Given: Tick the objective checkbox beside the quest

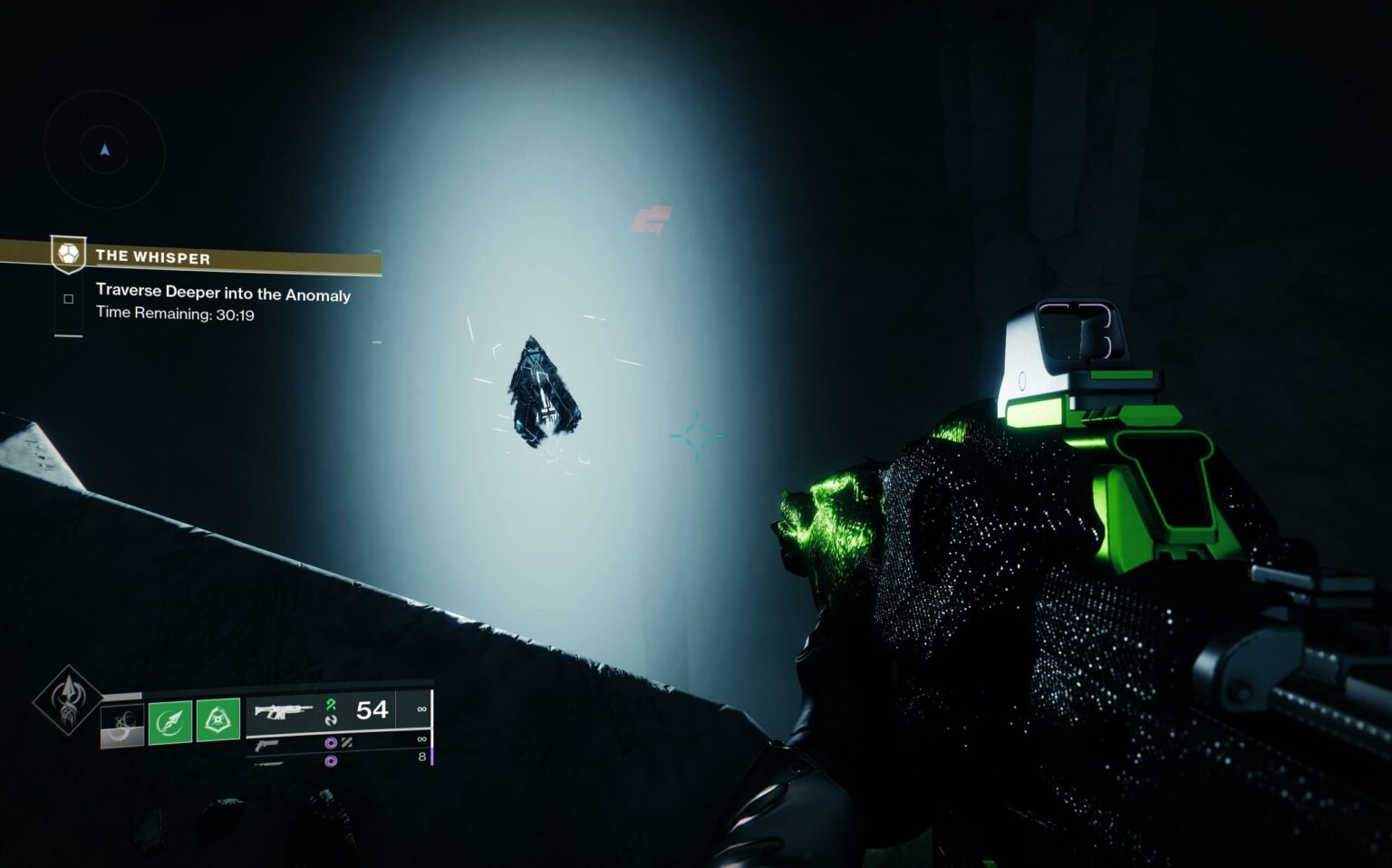Looking at the screenshot, I should (x=68, y=299).
